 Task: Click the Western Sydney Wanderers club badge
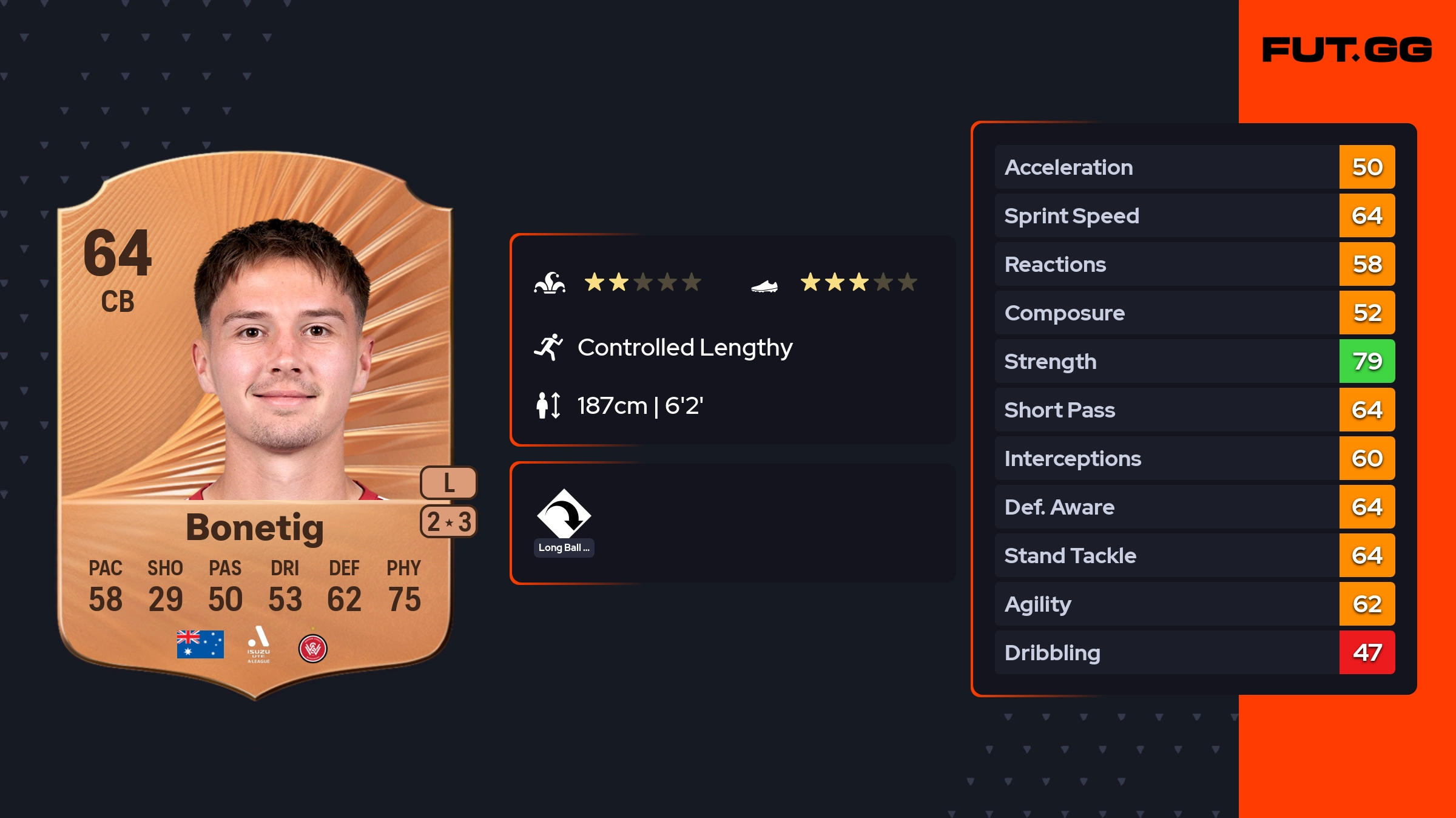click(x=313, y=648)
